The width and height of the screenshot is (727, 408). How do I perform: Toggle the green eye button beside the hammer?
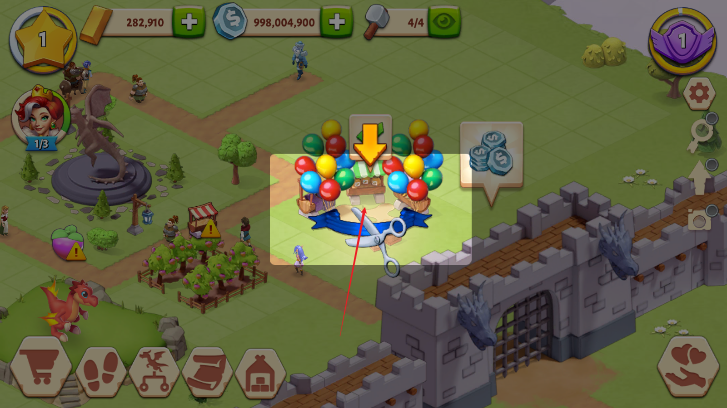click(x=444, y=21)
